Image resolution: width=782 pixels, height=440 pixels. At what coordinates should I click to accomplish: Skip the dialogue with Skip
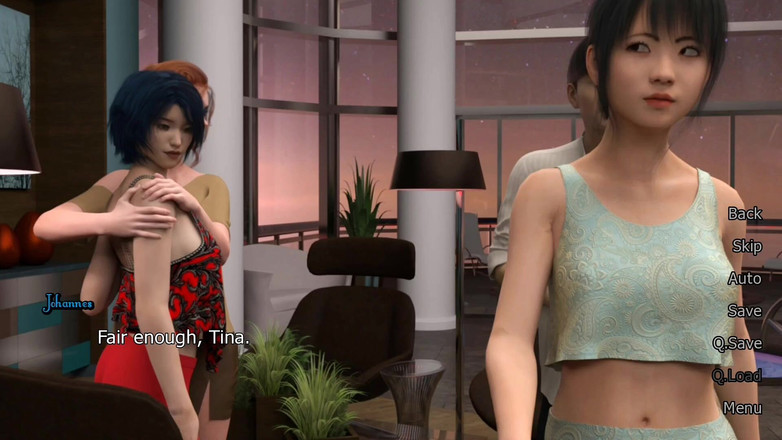pyautogui.click(x=746, y=246)
